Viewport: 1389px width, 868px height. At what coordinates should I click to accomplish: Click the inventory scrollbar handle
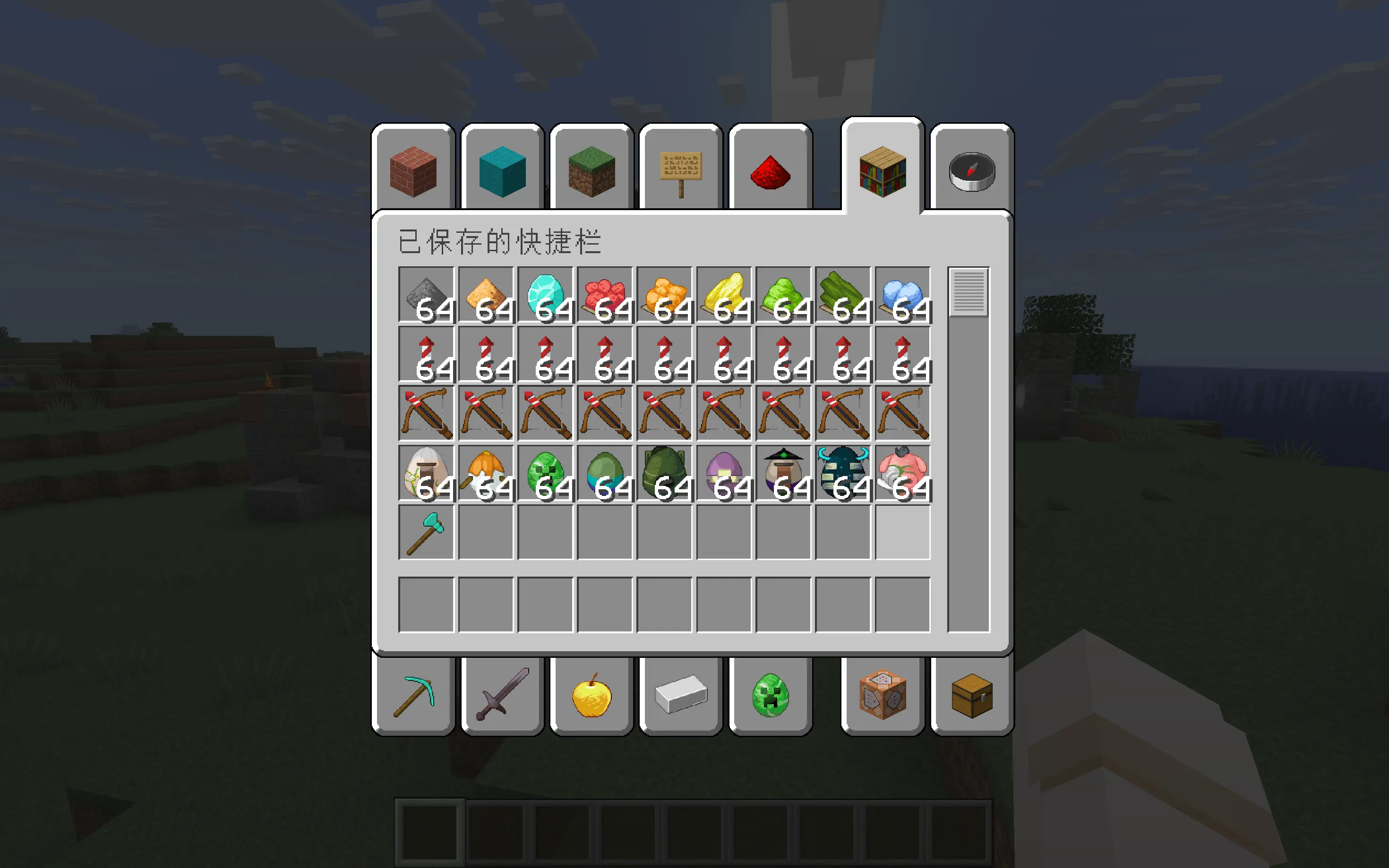(969, 292)
